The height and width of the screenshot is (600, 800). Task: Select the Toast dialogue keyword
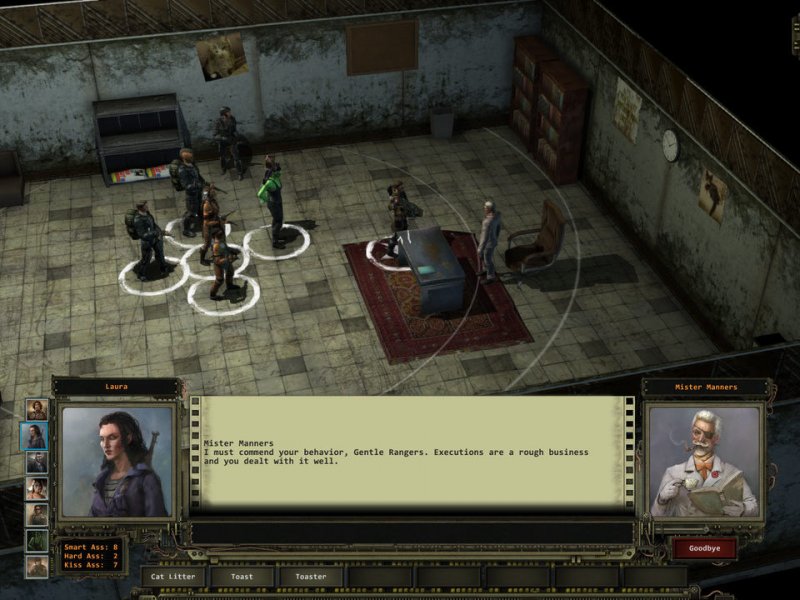click(242, 576)
